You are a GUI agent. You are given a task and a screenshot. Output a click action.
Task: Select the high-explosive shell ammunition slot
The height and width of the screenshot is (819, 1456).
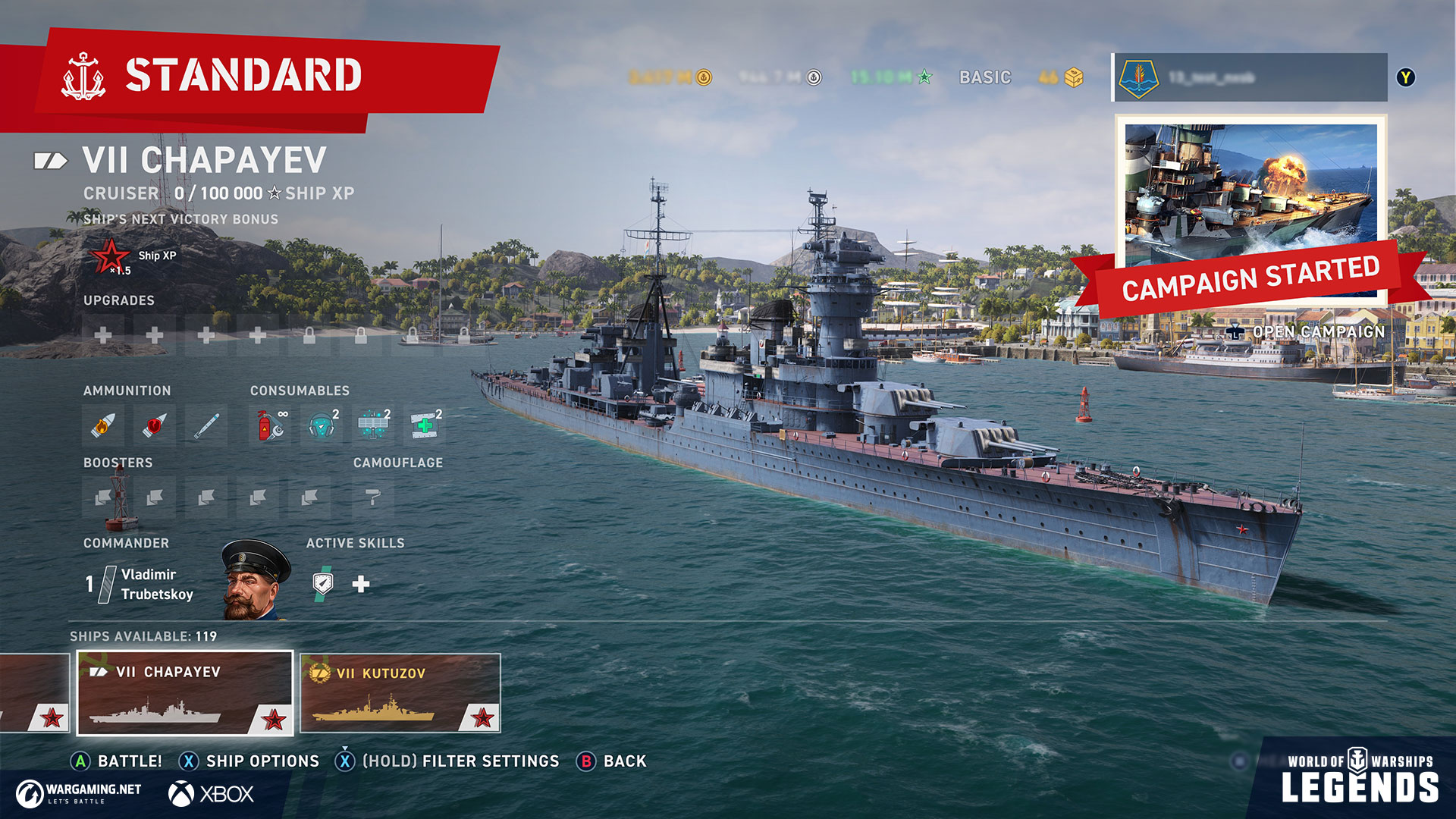[x=102, y=425]
